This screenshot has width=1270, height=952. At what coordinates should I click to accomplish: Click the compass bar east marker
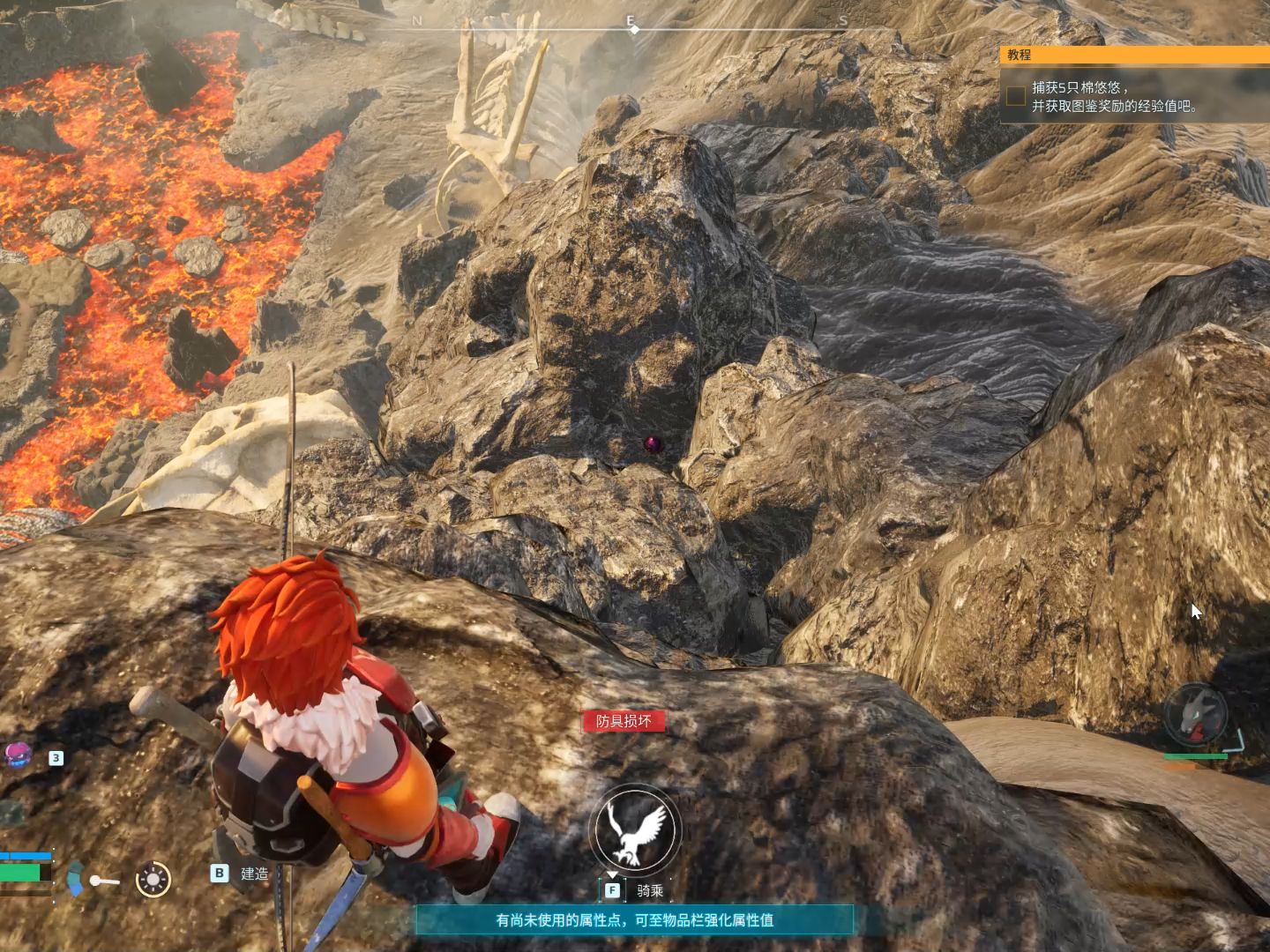[631, 21]
